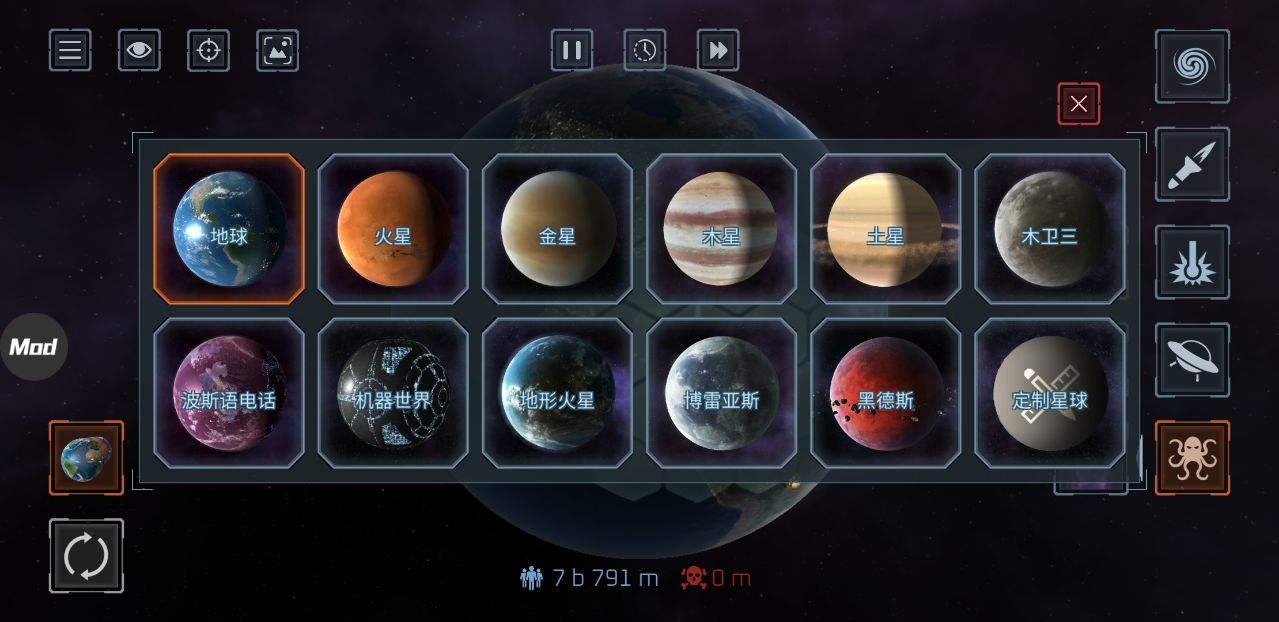The image size is (1279, 622).
Task: Toggle the eye visibility button
Action: 139,50
